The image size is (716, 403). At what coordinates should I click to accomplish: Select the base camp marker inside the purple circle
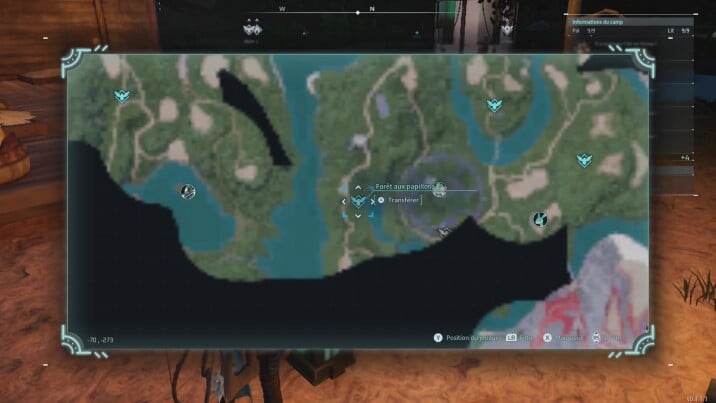point(439,190)
